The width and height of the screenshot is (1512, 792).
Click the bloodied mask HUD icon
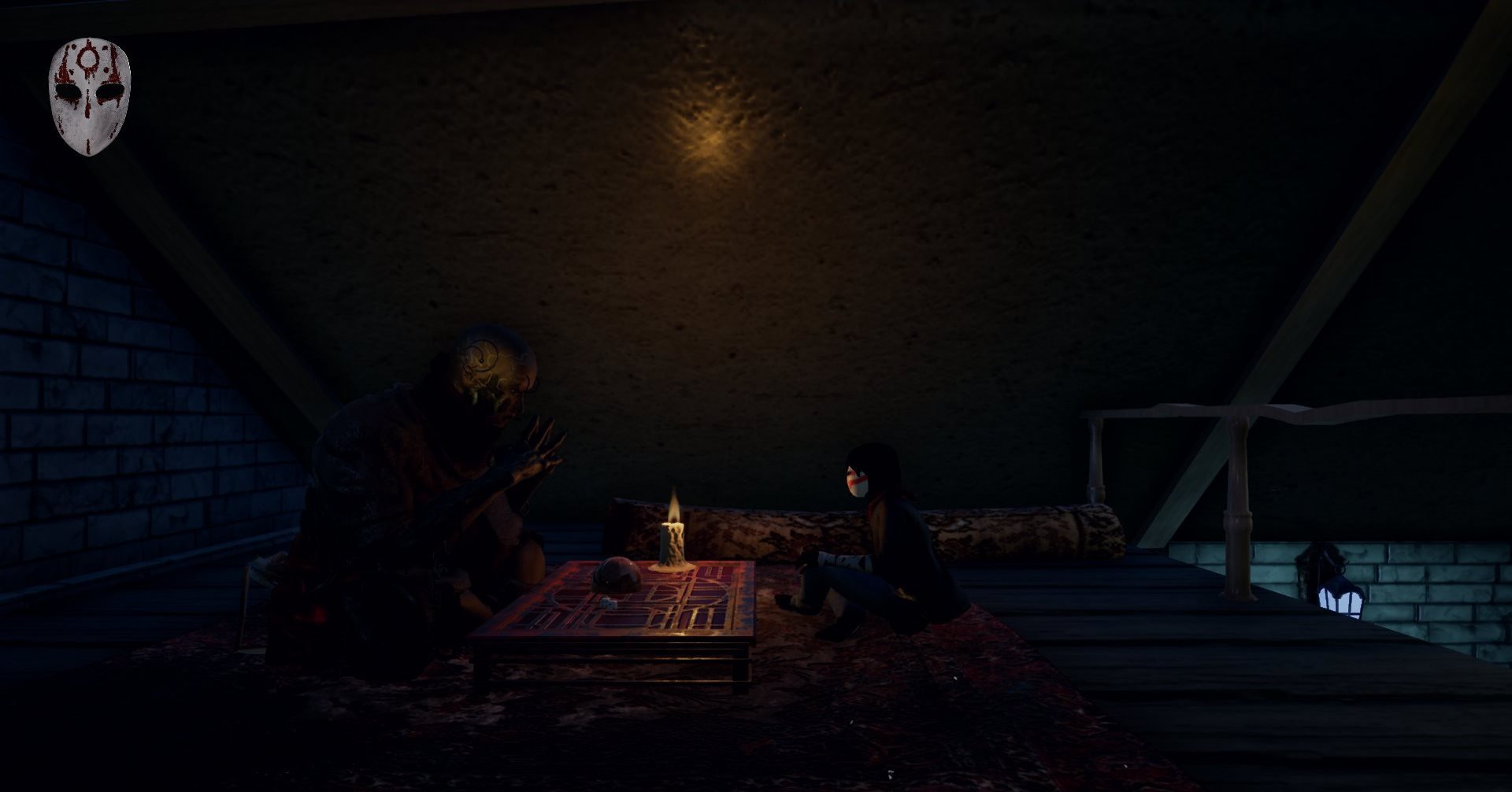pos(89,92)
